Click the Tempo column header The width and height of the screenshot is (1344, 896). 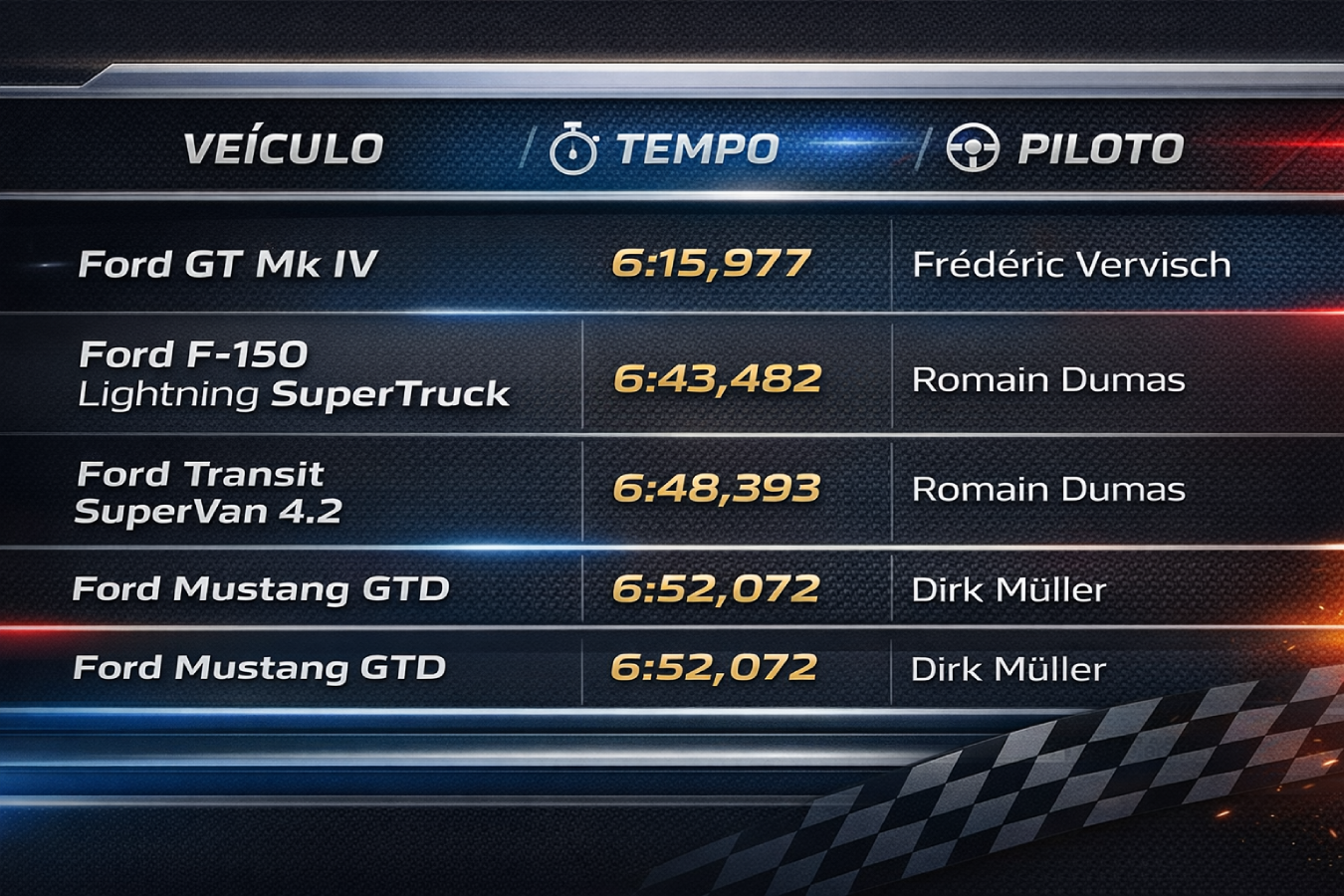696,149
